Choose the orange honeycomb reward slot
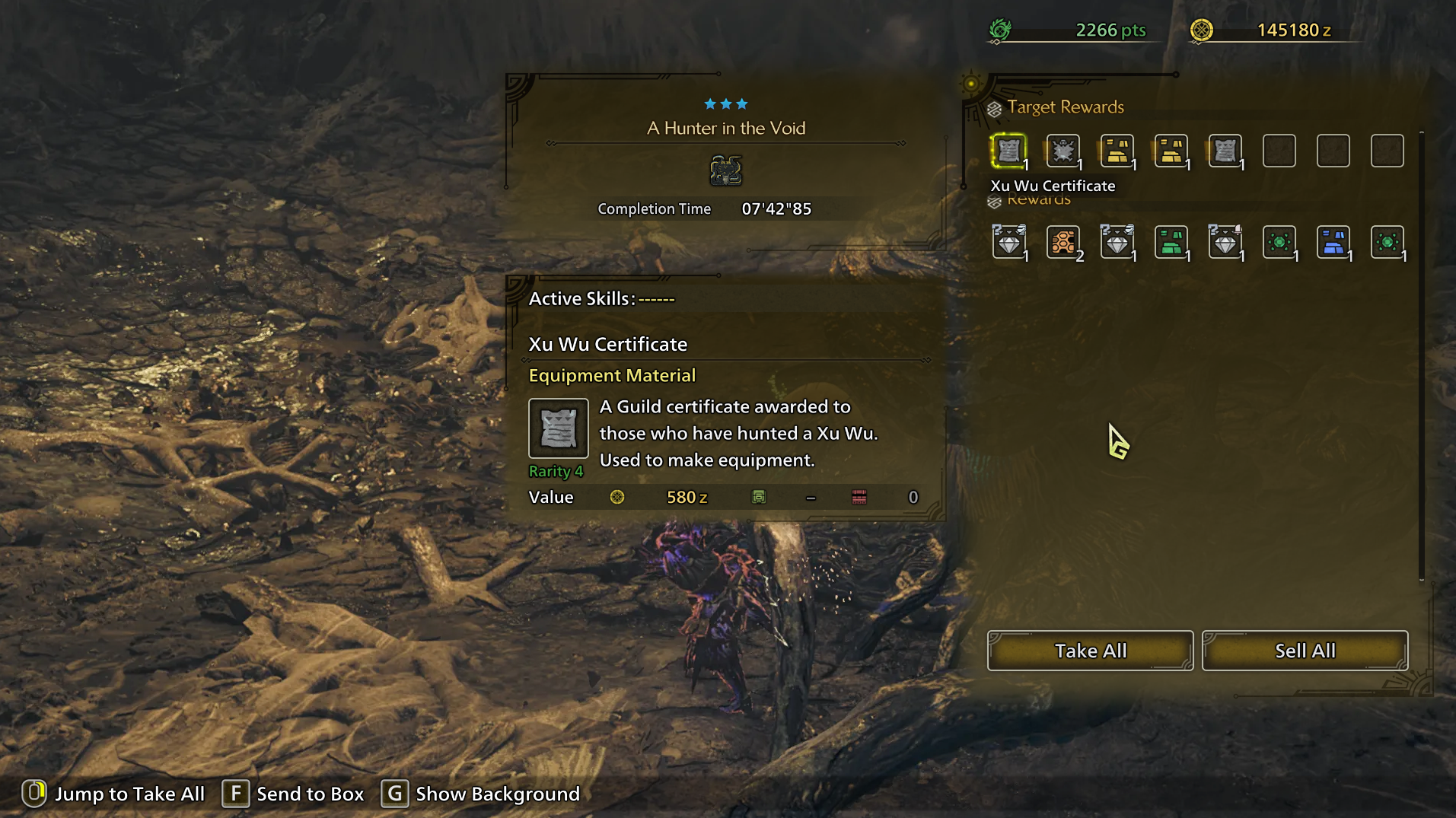Screen dimensions: 1456x818 pos(1063,243)
